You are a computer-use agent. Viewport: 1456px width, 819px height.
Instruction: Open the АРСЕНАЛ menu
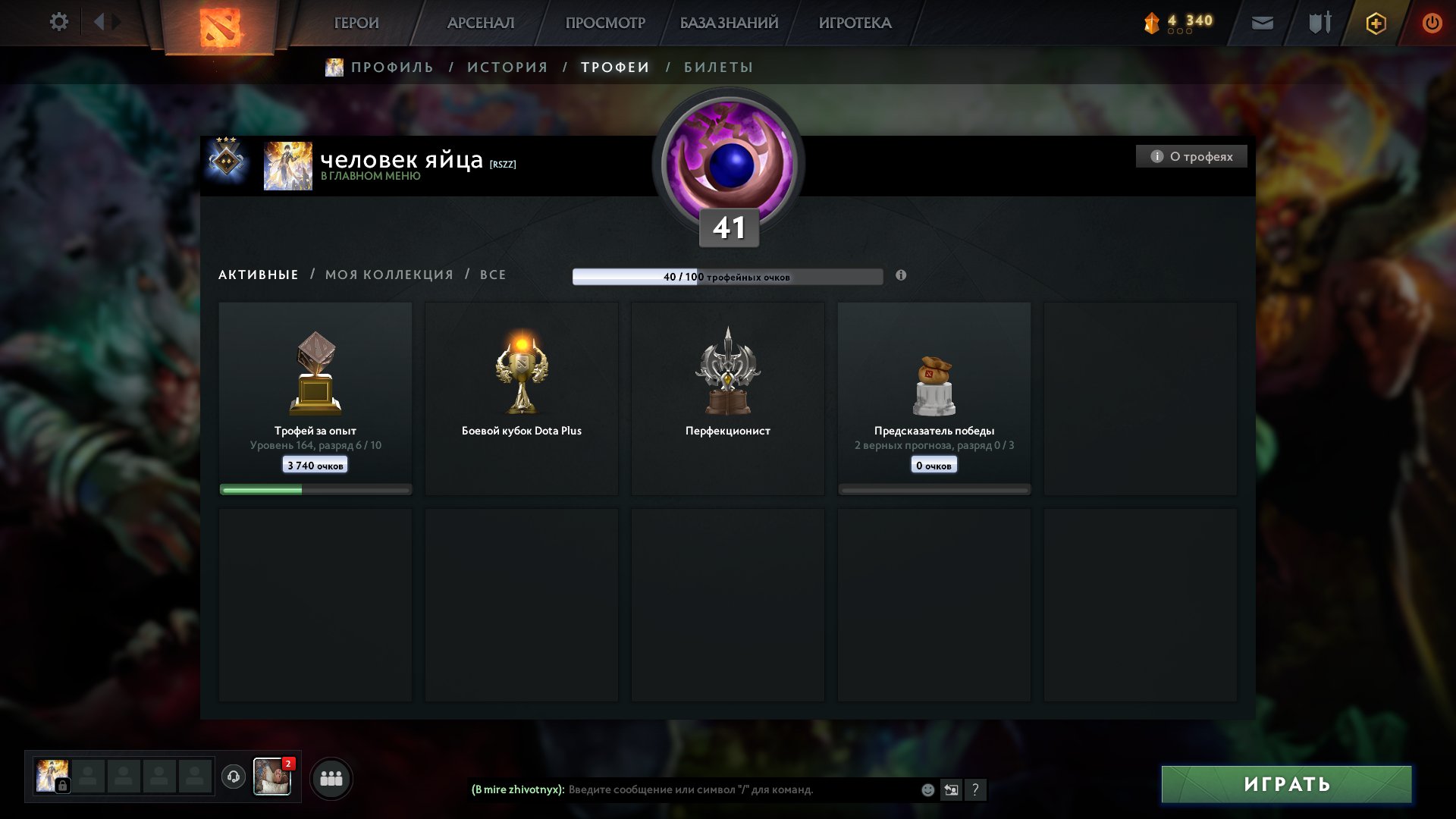481,23
